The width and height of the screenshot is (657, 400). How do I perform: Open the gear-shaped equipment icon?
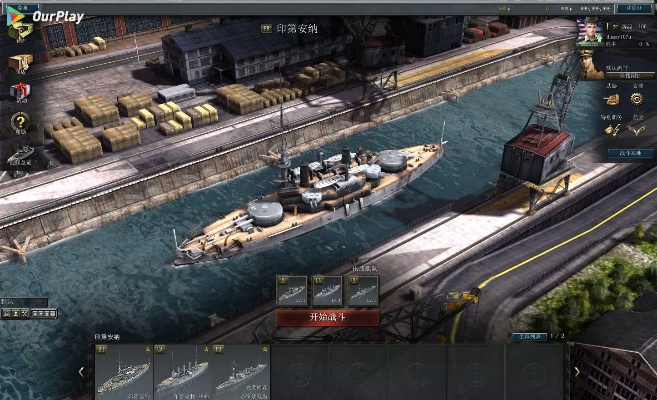point(637,99)
